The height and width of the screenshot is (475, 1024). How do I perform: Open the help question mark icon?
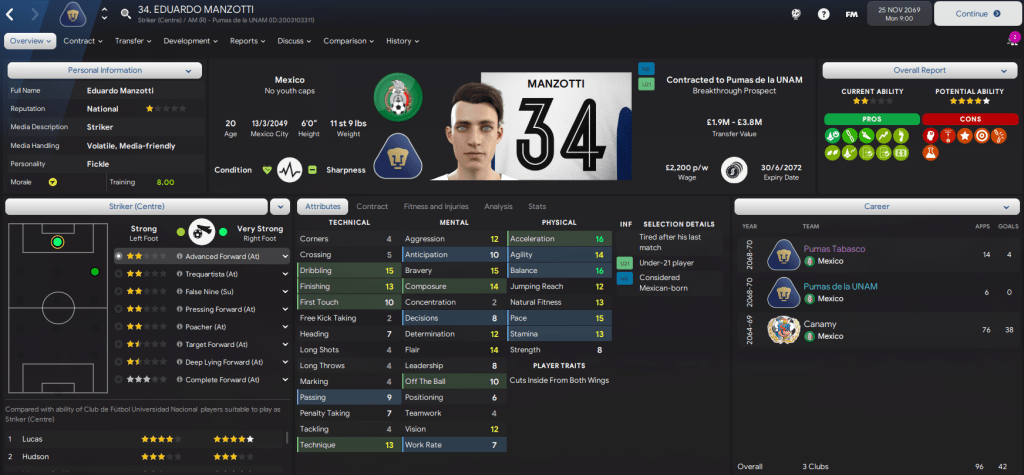(823, 15)
